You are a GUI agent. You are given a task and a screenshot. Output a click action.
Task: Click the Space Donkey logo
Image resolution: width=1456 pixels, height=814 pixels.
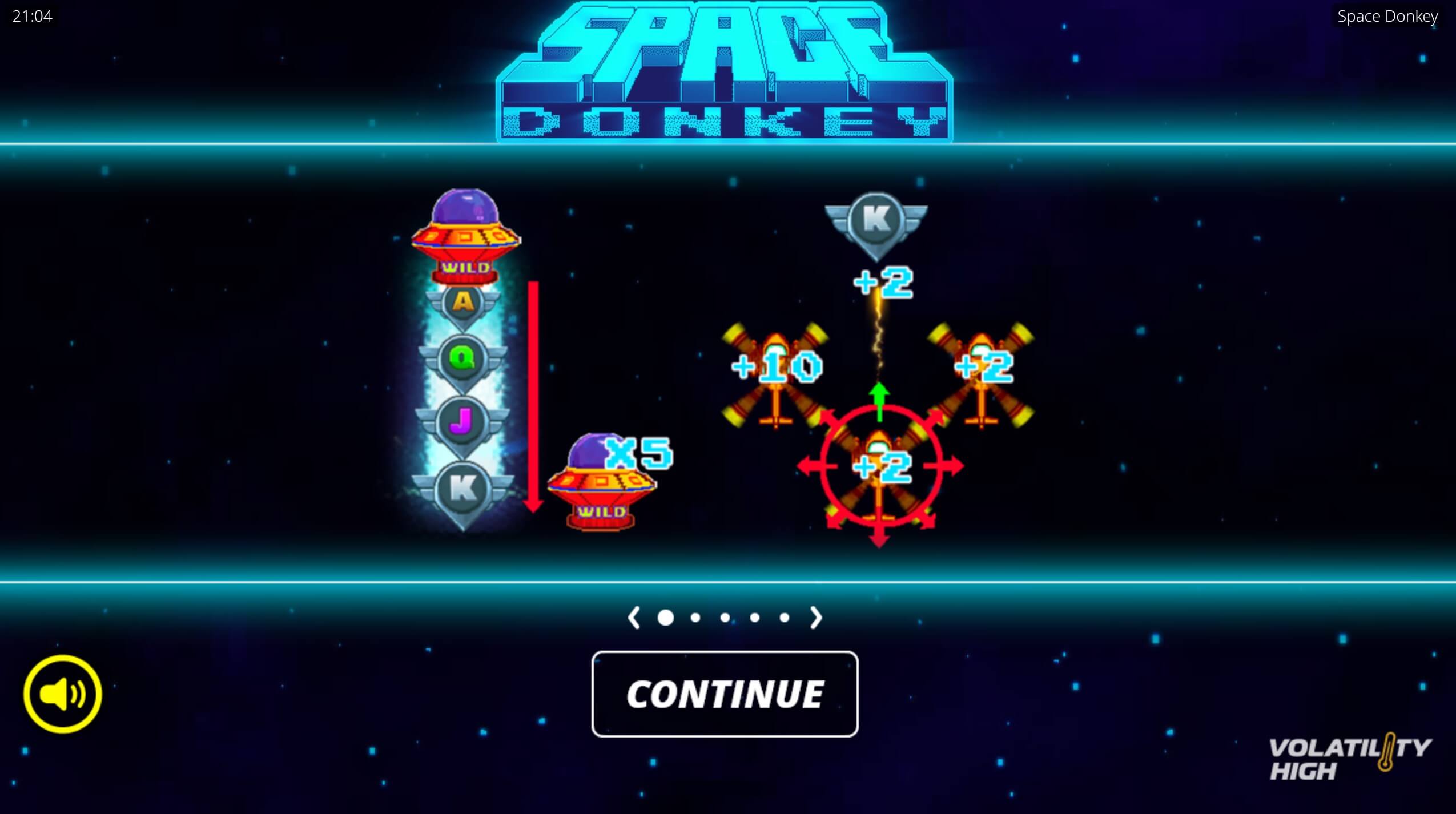[725, 68]
